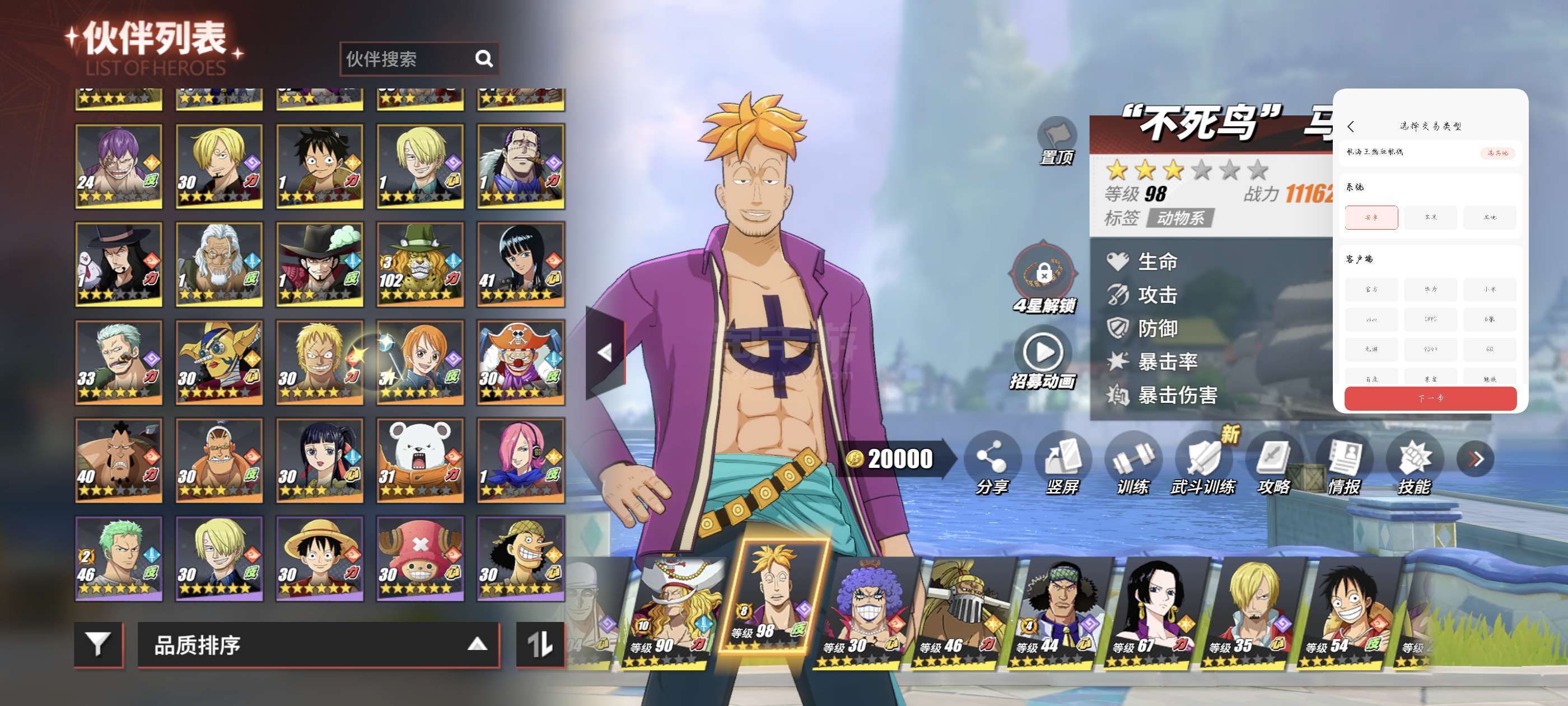Open the 技能 skills page

click(1414, 463)
